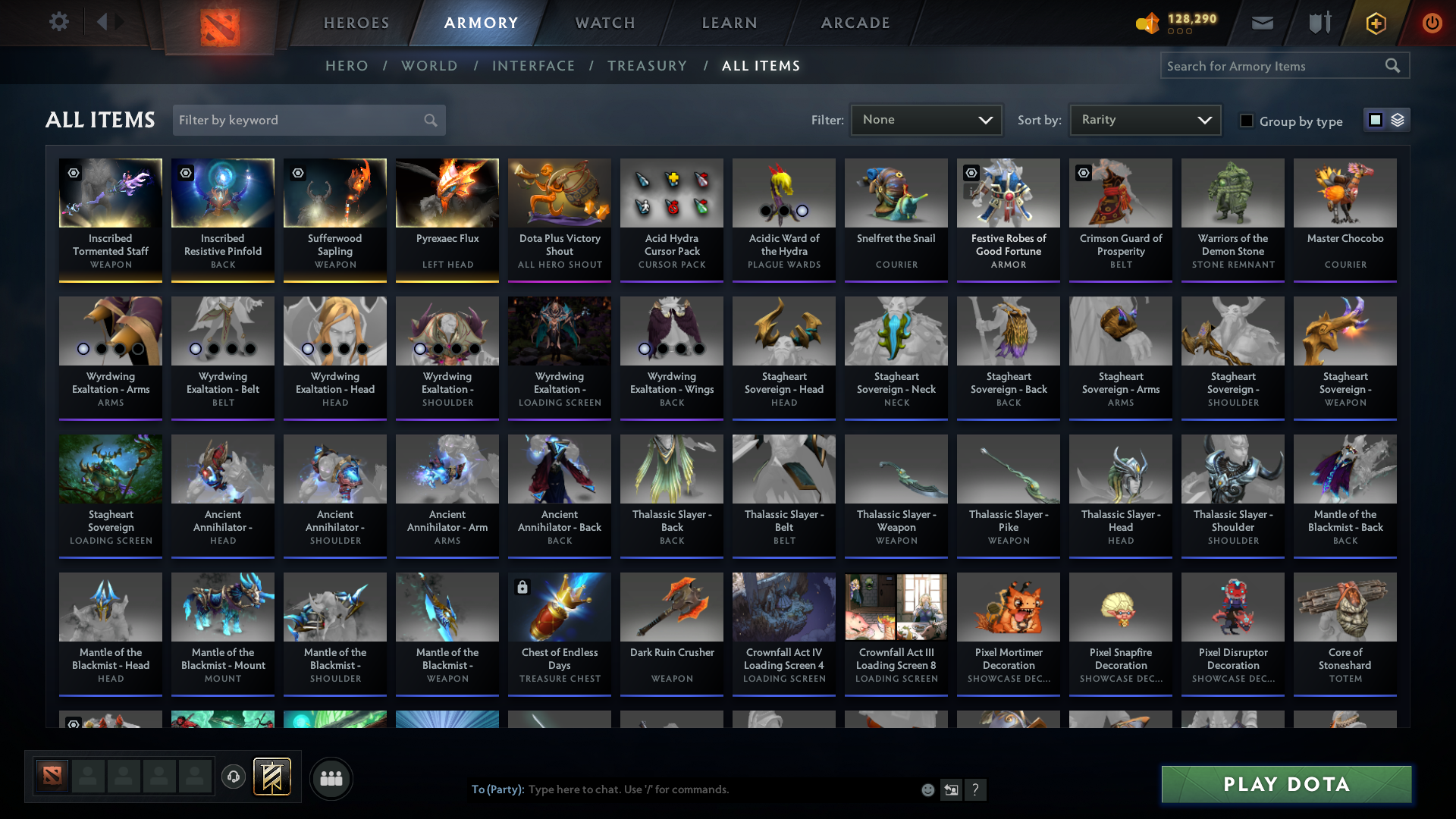Image resolution: width=1456 pixels, height=819 pixels.
Task: Click the PLAY DOTA button
Action: click(1285, 784)
